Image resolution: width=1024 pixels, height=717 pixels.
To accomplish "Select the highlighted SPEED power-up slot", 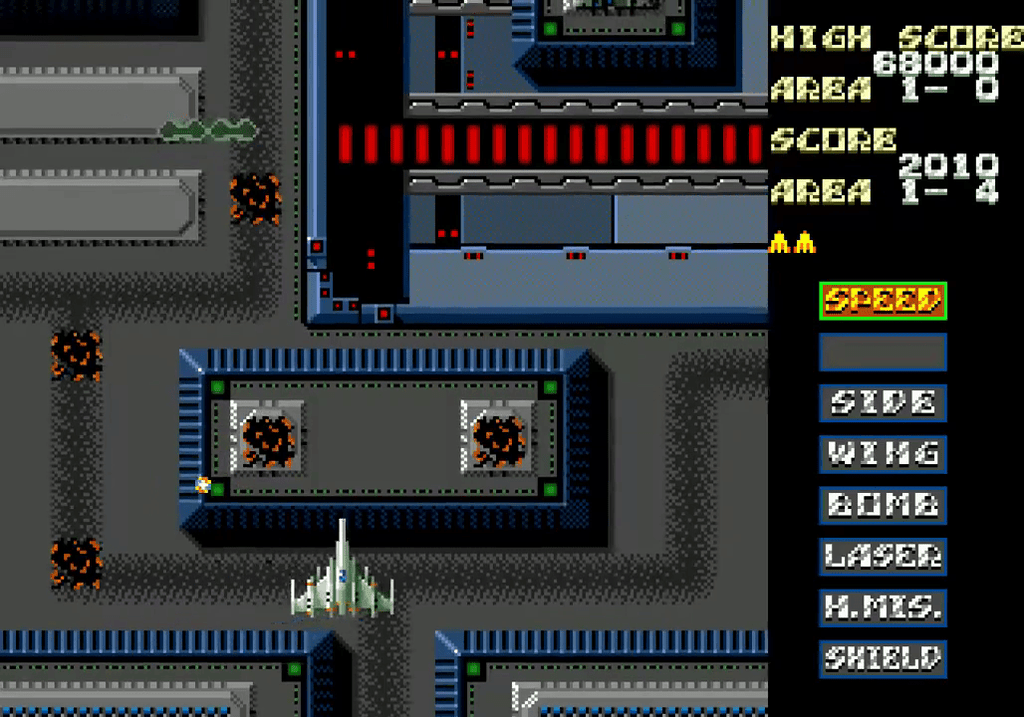I will 883,300.
